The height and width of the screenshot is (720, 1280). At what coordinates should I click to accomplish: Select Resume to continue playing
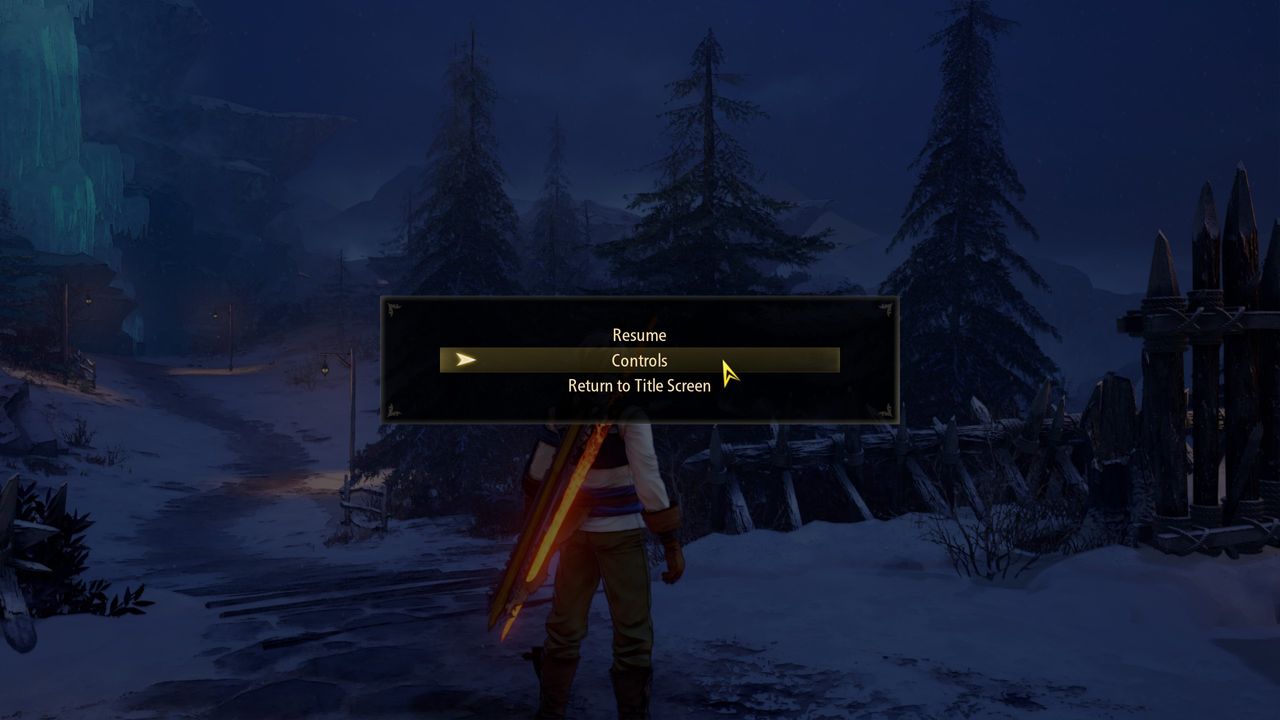tap(639, 335)
